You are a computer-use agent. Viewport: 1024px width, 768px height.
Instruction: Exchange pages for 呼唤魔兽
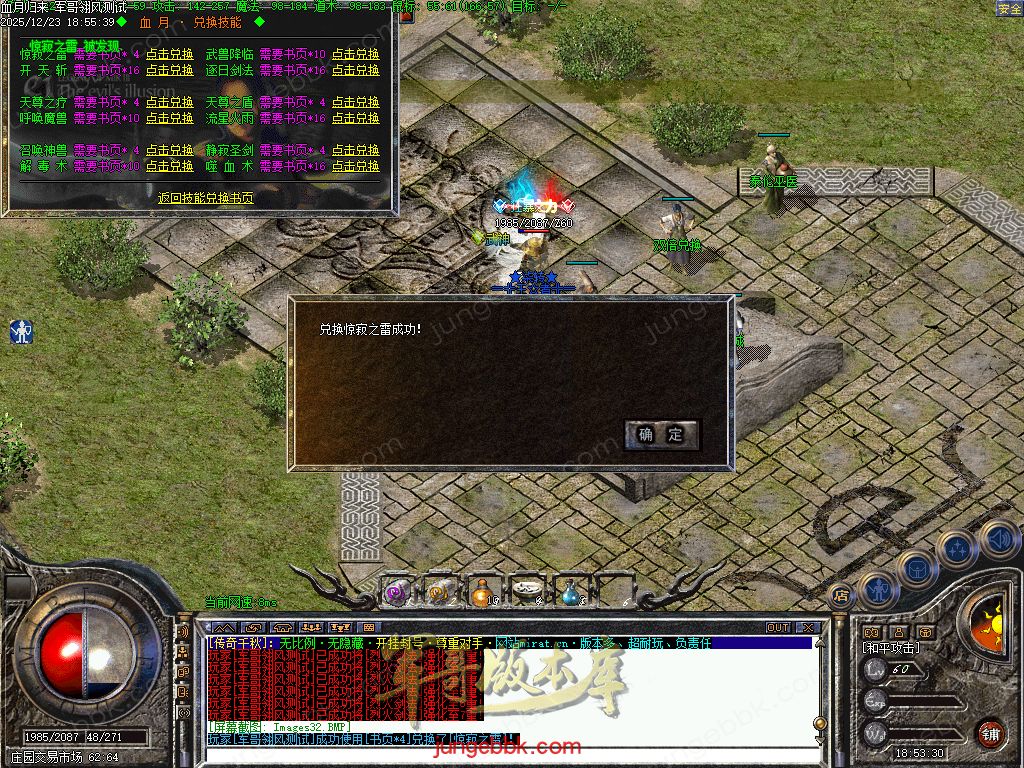coord(170,119)
